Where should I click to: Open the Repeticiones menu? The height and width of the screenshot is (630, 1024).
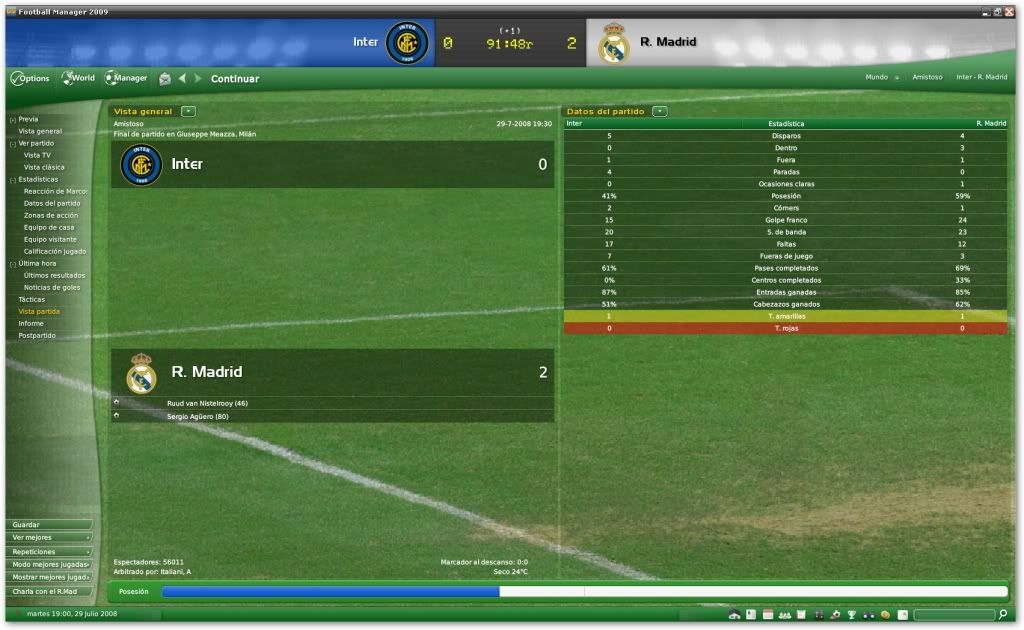(x=48, y=551)
